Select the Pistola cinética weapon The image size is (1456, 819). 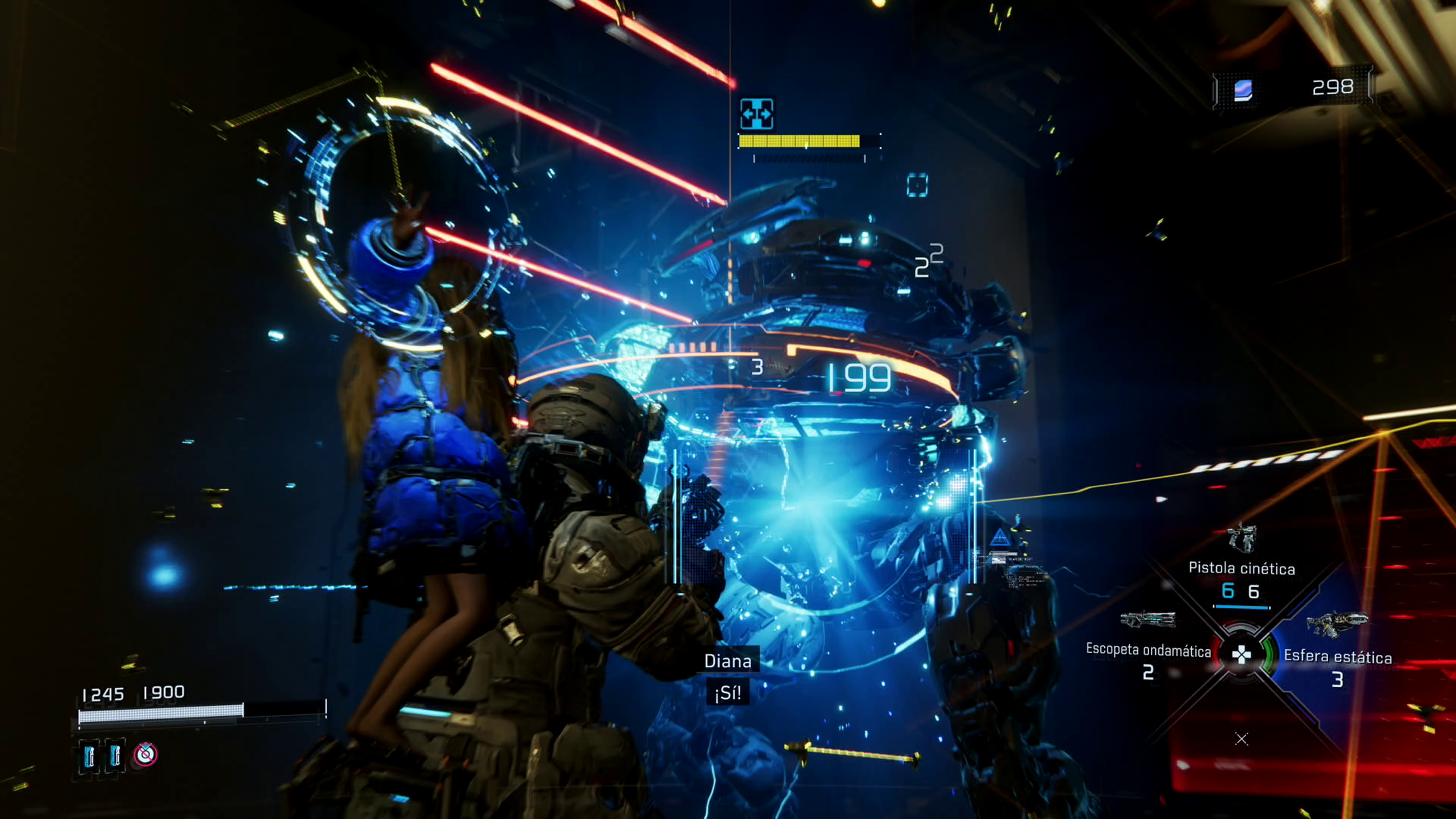click(x=1241, y=567)
